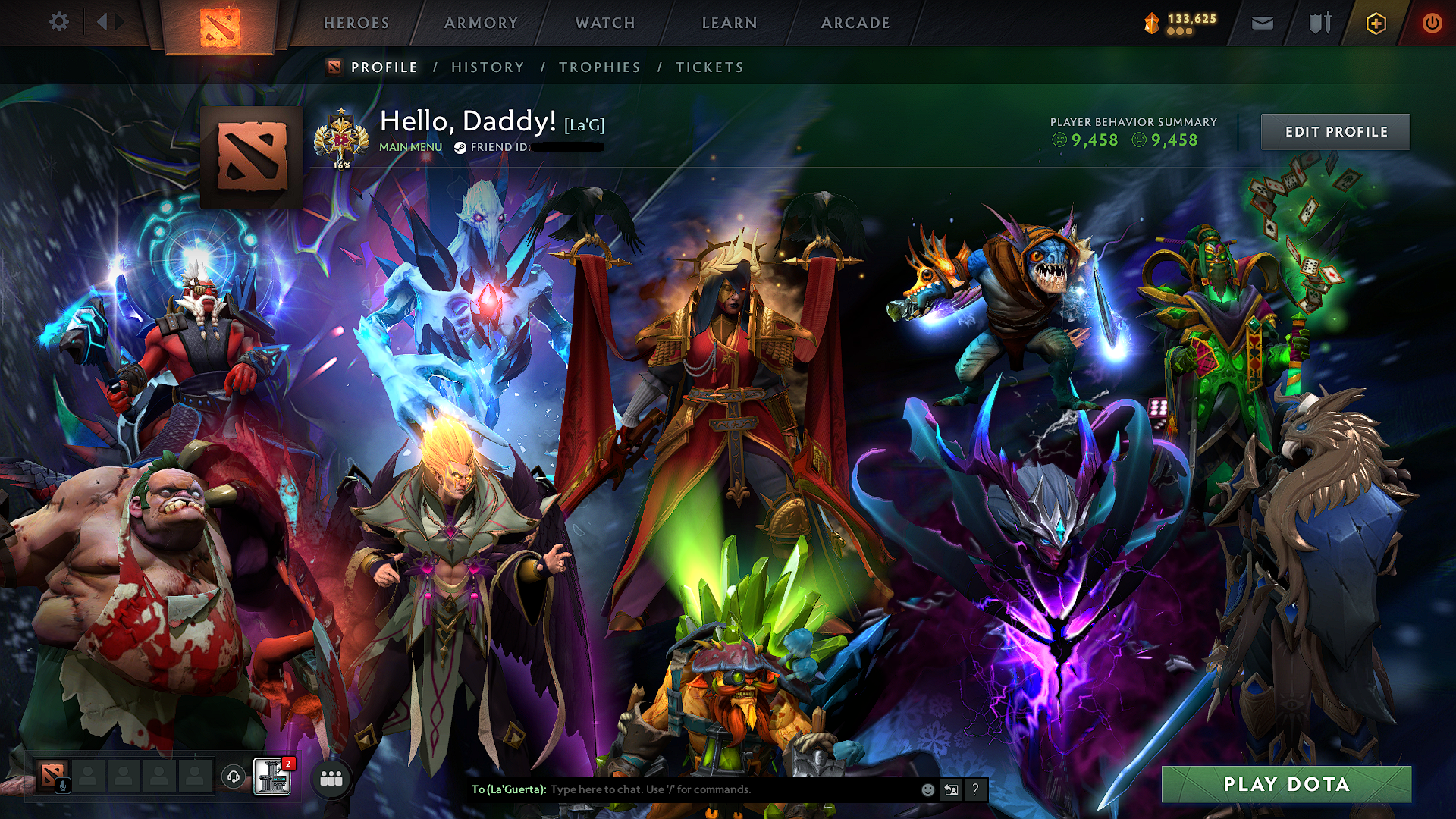The height and width of the screenshot is (819, 1456).
Task: Switch chat channel using the arrow icon
Action: pos(951,789)
